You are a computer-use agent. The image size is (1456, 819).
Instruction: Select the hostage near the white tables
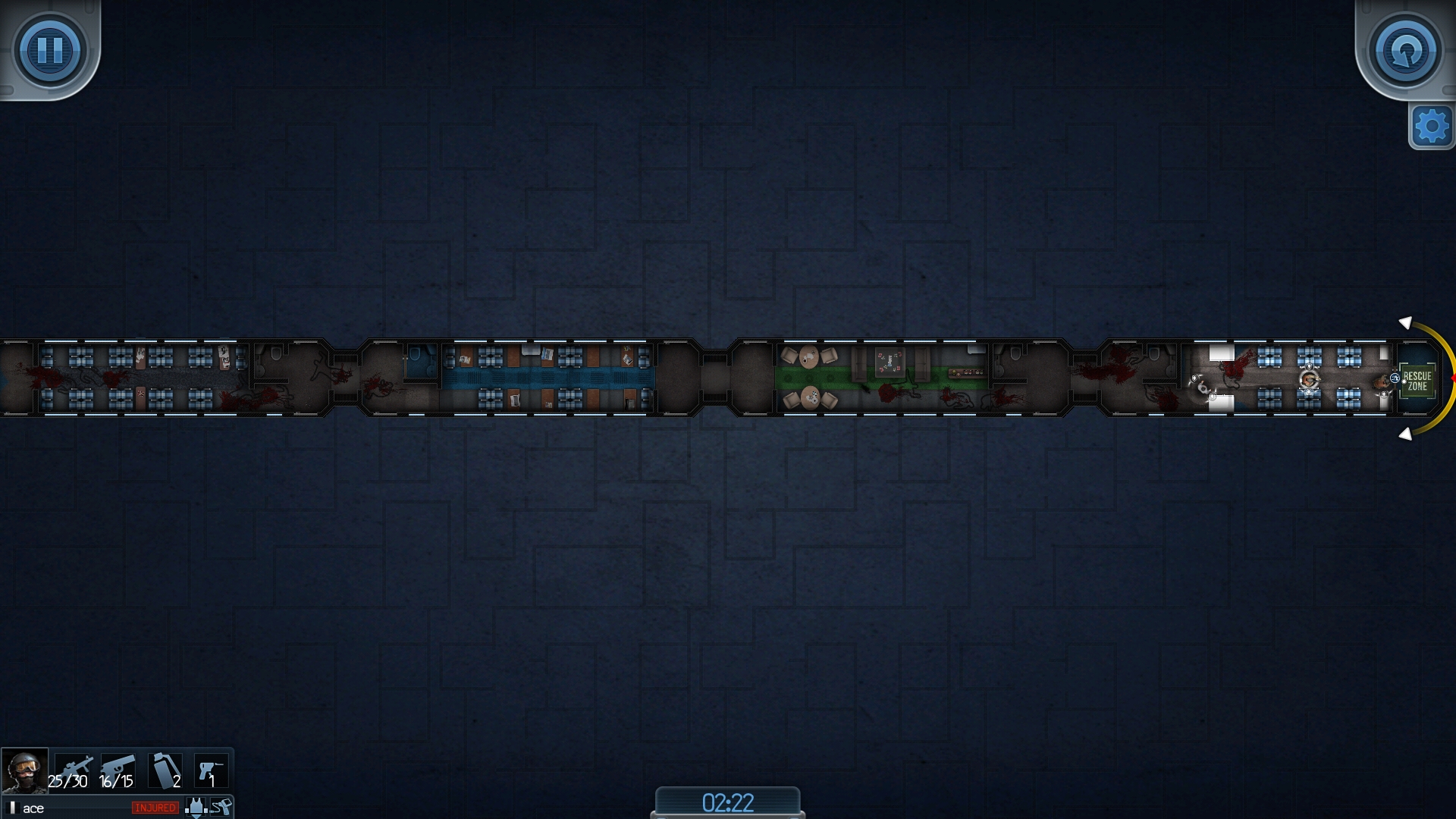[1203, 388]
